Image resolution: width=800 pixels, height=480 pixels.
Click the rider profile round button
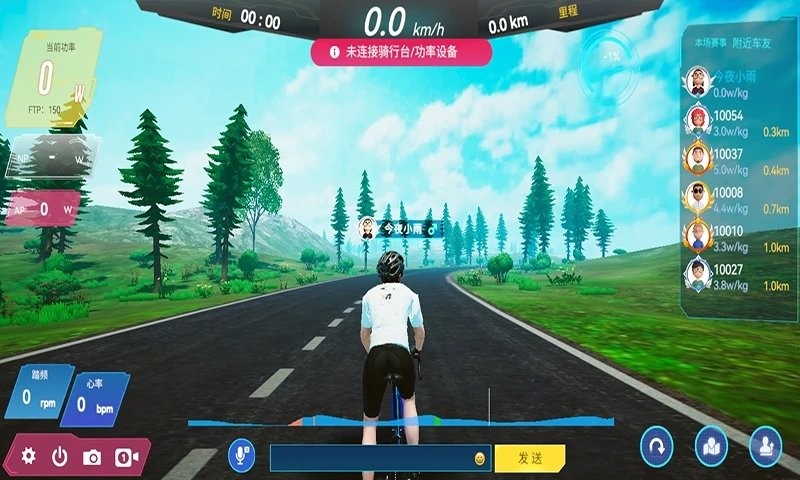tap(764, 443)
